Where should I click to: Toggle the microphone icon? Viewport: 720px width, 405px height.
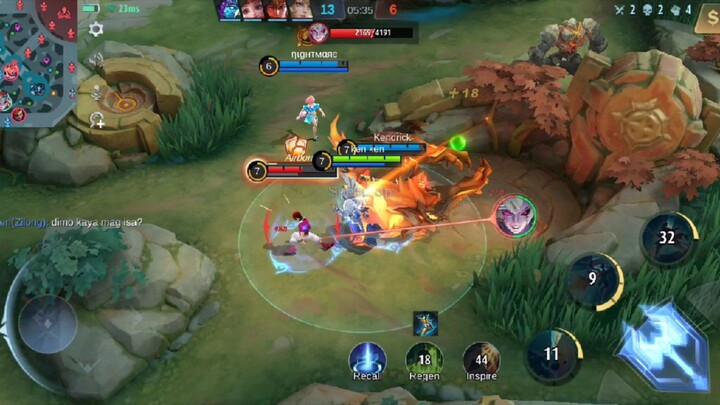click(x=97, y=93)
